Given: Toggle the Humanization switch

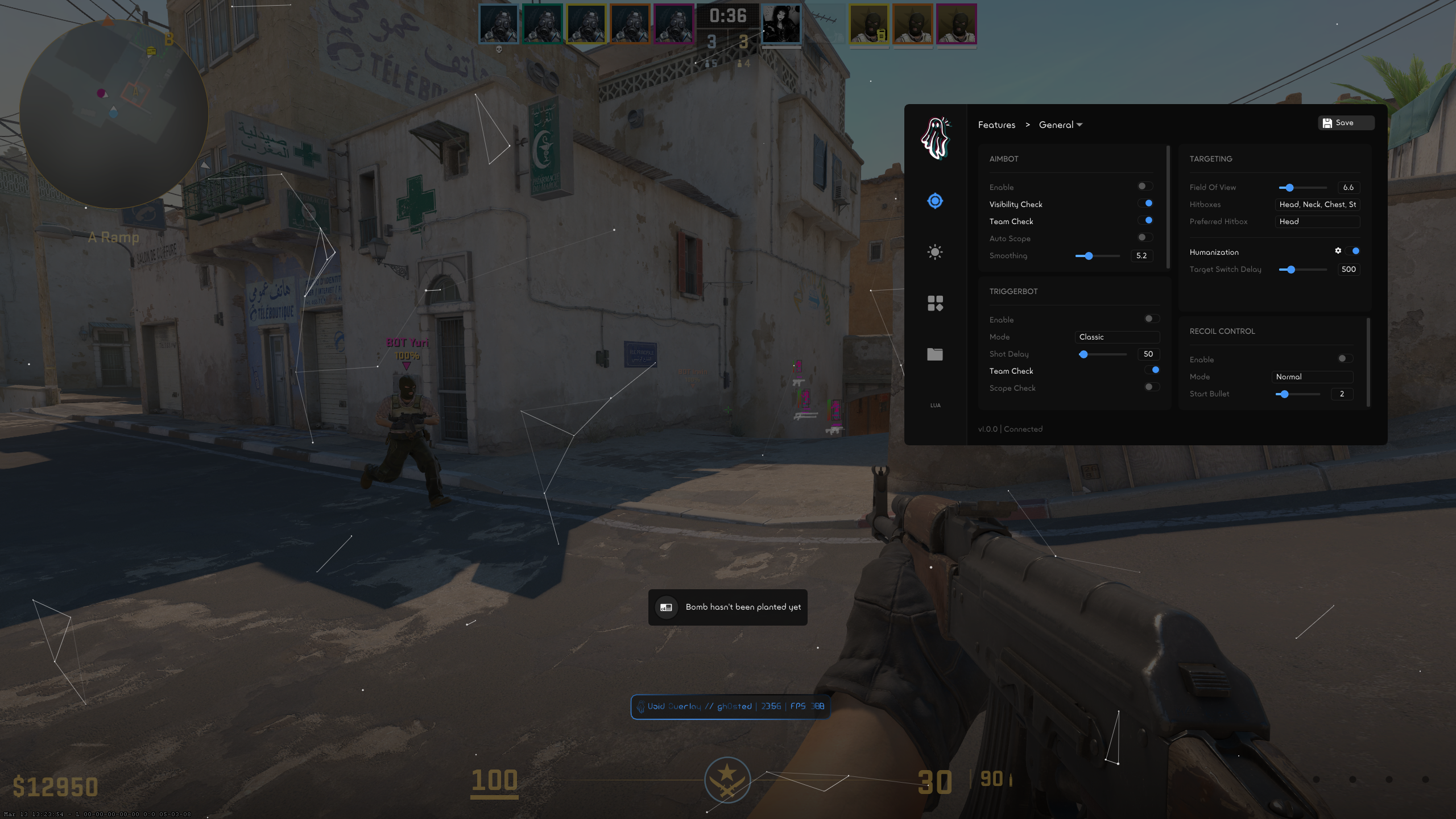Looking at the screenshot, I should pyautogui.click(x=1354, y=251).
